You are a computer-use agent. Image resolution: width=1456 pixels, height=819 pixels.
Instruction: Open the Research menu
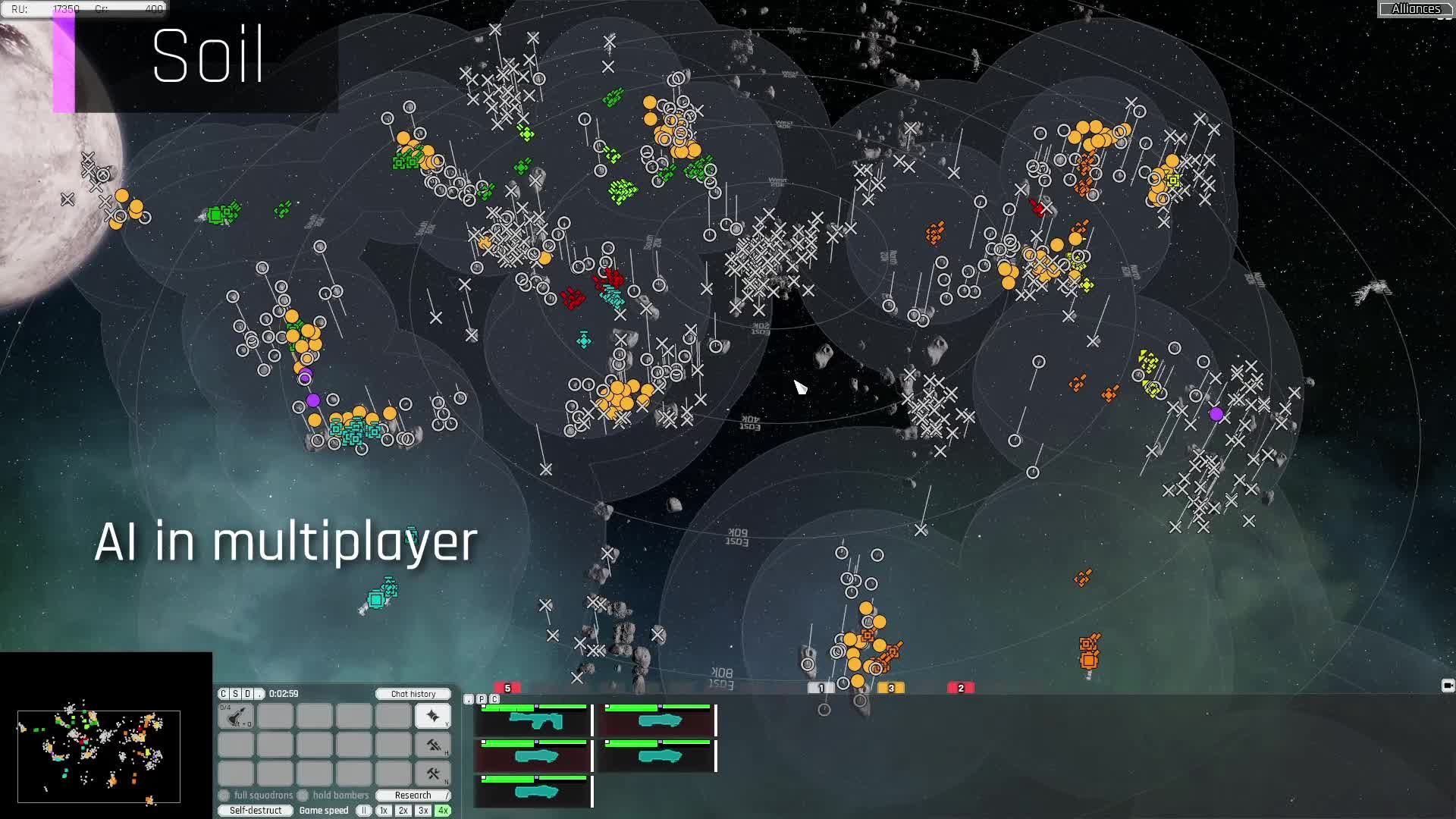coord(413,795)
